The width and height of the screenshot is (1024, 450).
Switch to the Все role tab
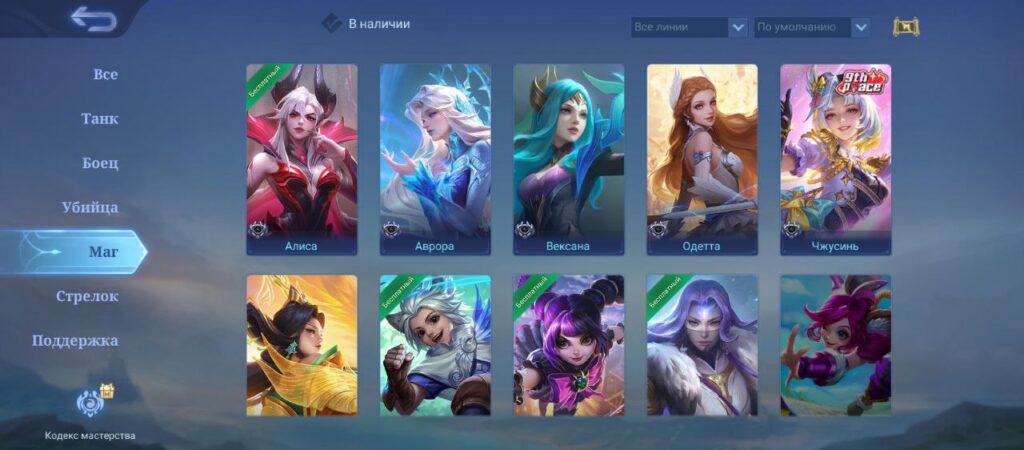tap(105, 75)
